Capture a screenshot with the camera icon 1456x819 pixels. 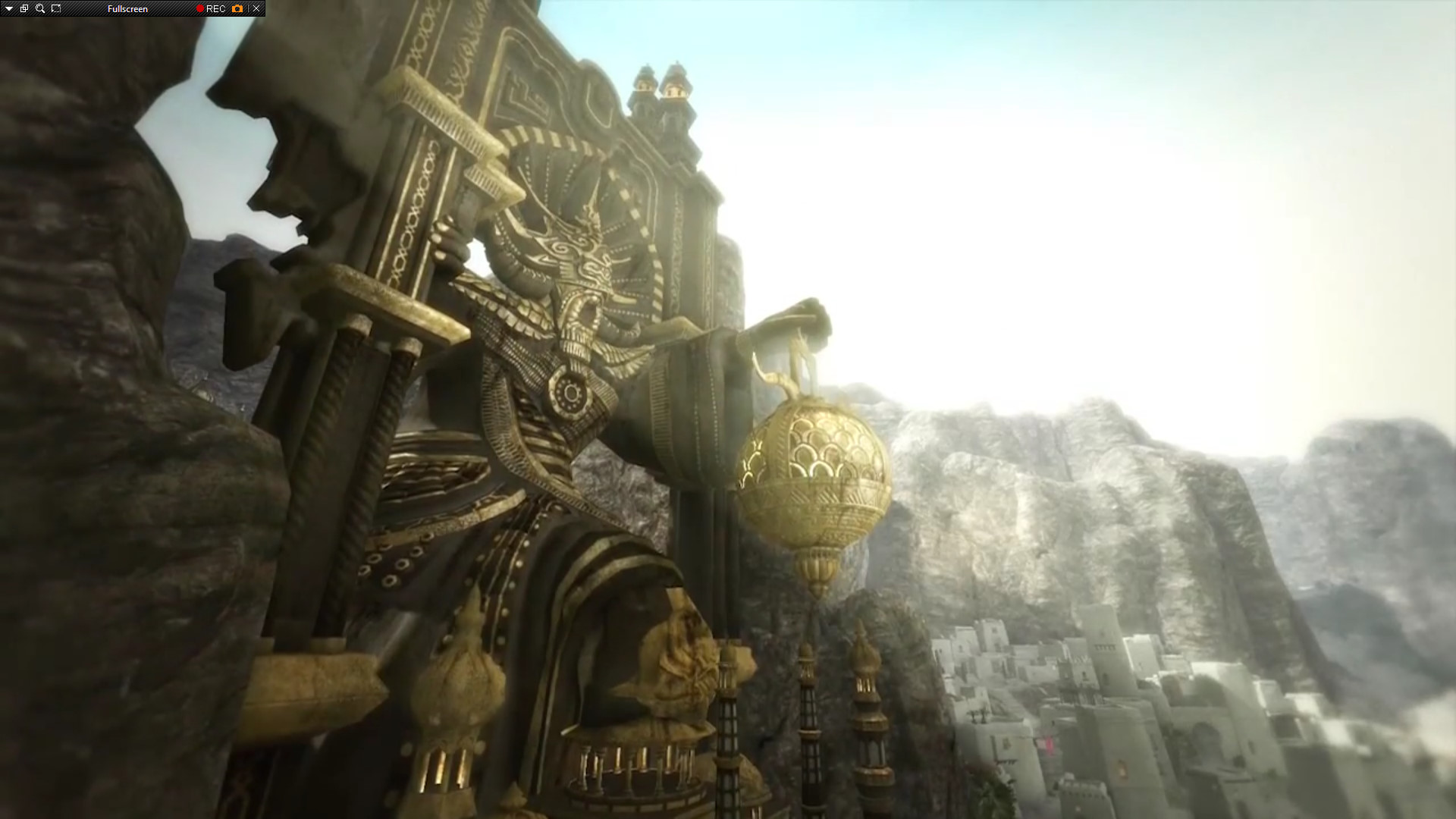point(237,8)
